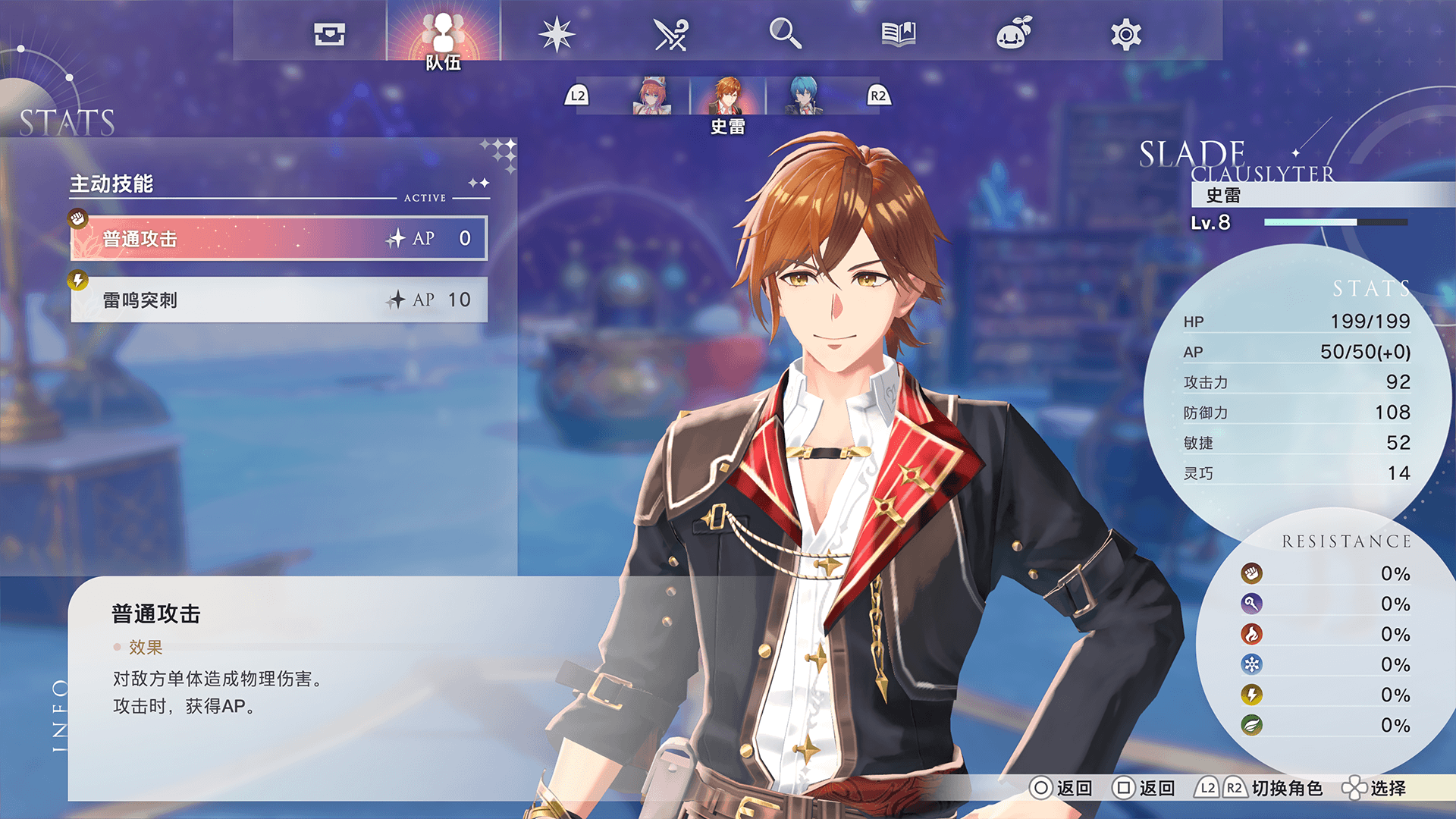Open the book journal tab
The width and height of the screenshot is (1456, 819).
tap(899, 34)
